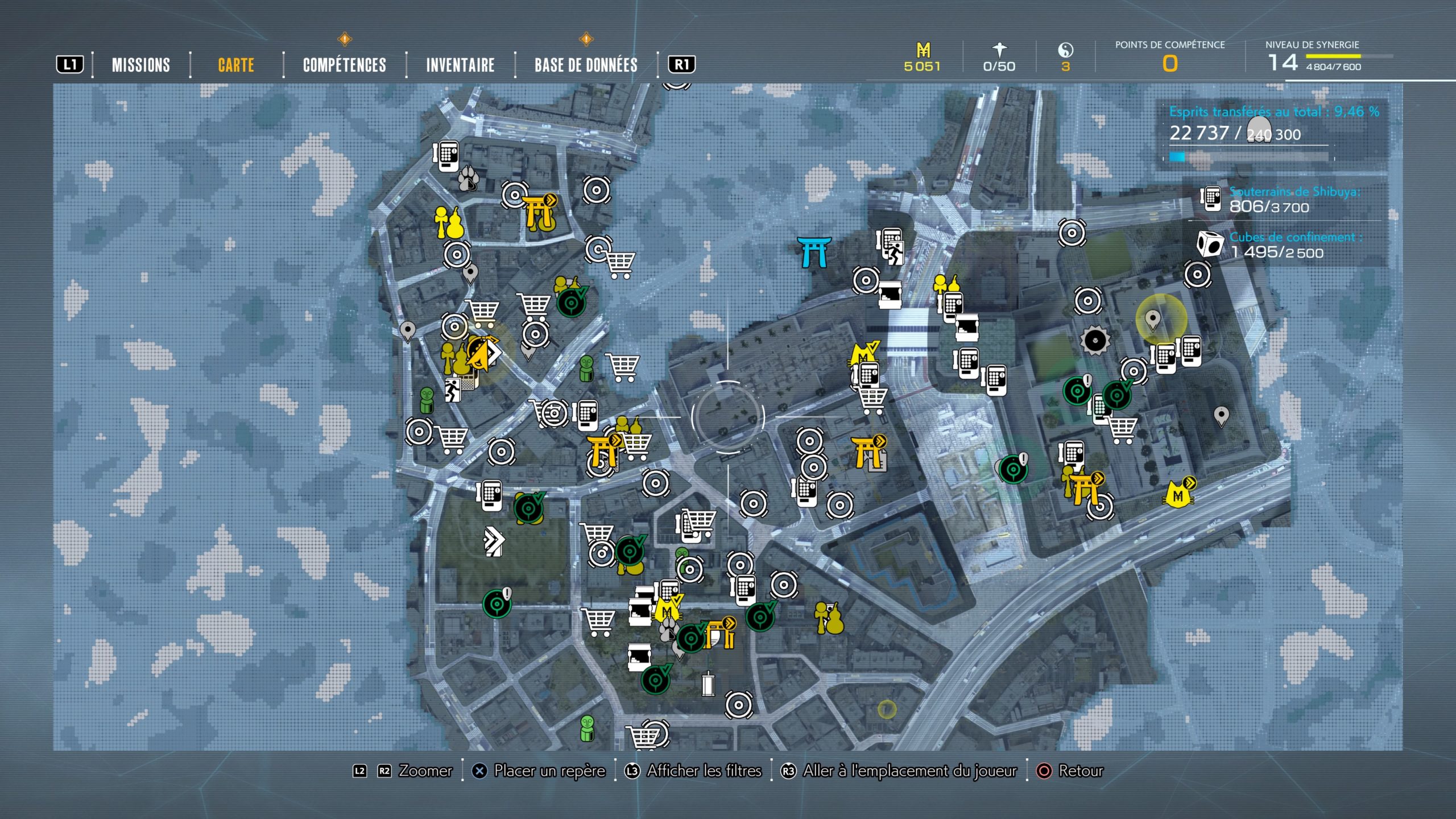This screenshot has width=1456, height=819.
Task: Choose the pin highlighted by yellow circle
Action: tap(1153, 320)
